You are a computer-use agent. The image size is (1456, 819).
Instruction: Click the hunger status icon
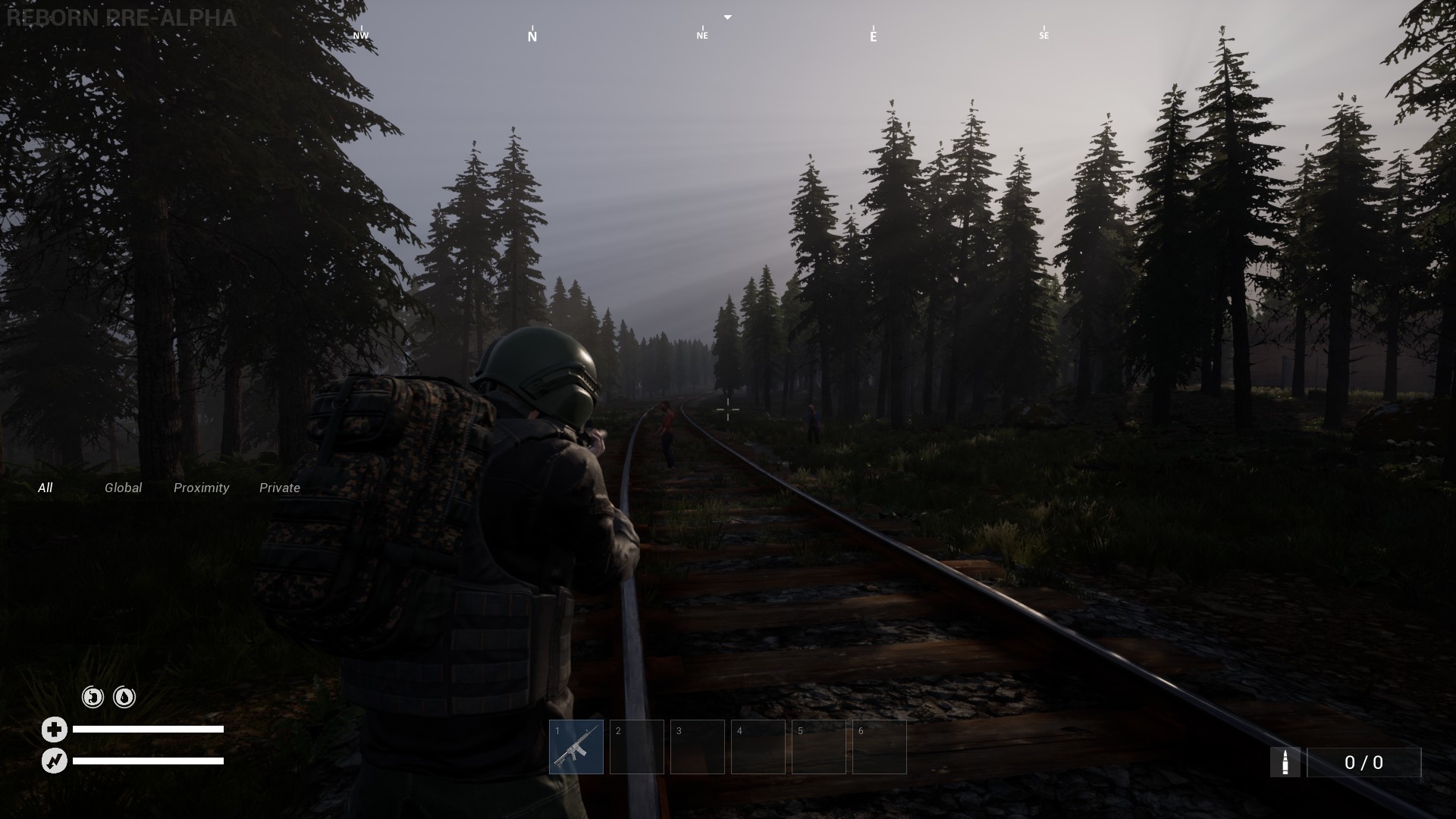[93, 697]
